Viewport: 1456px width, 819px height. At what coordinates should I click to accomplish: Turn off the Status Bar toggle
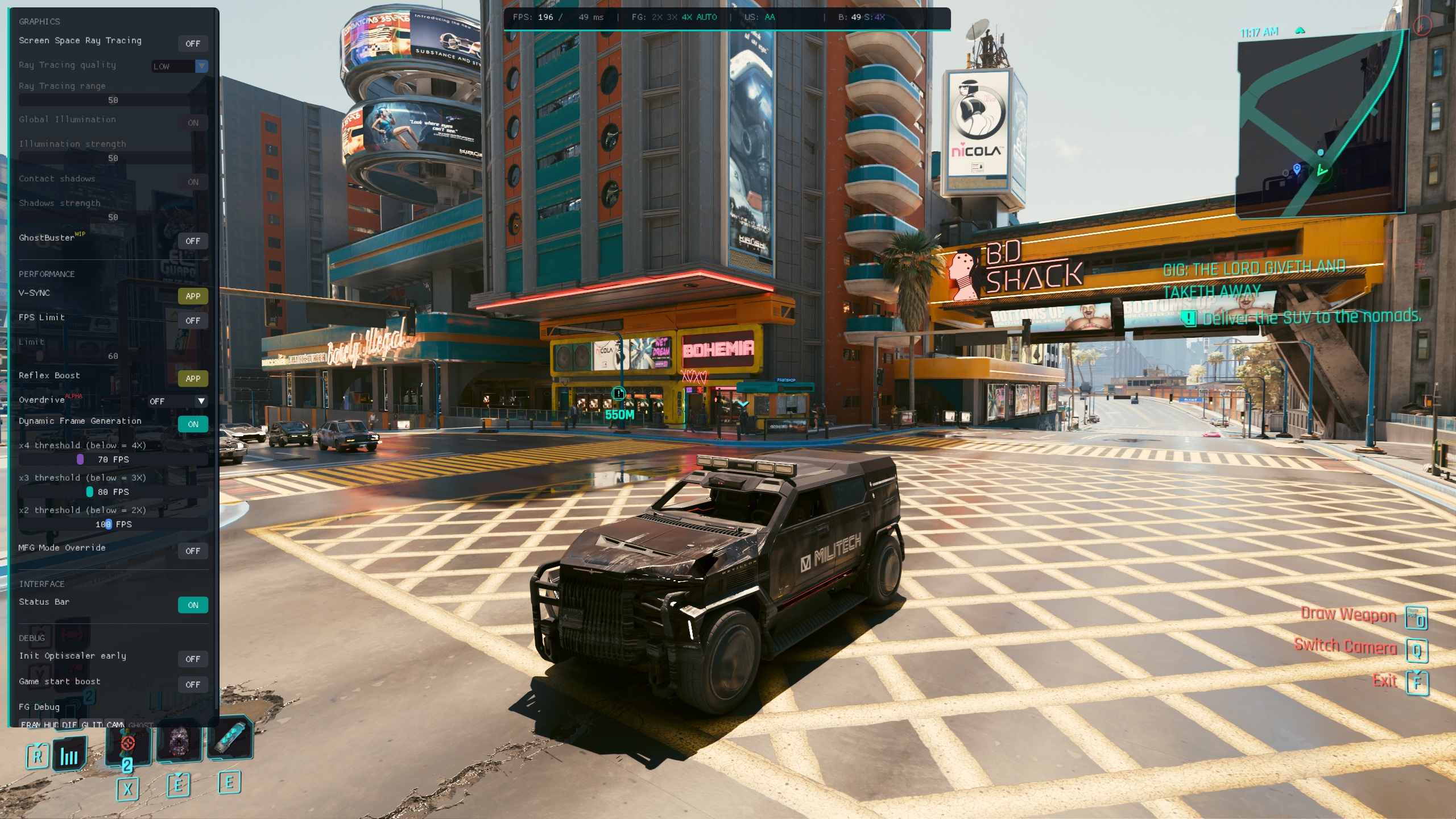[193, 605]
